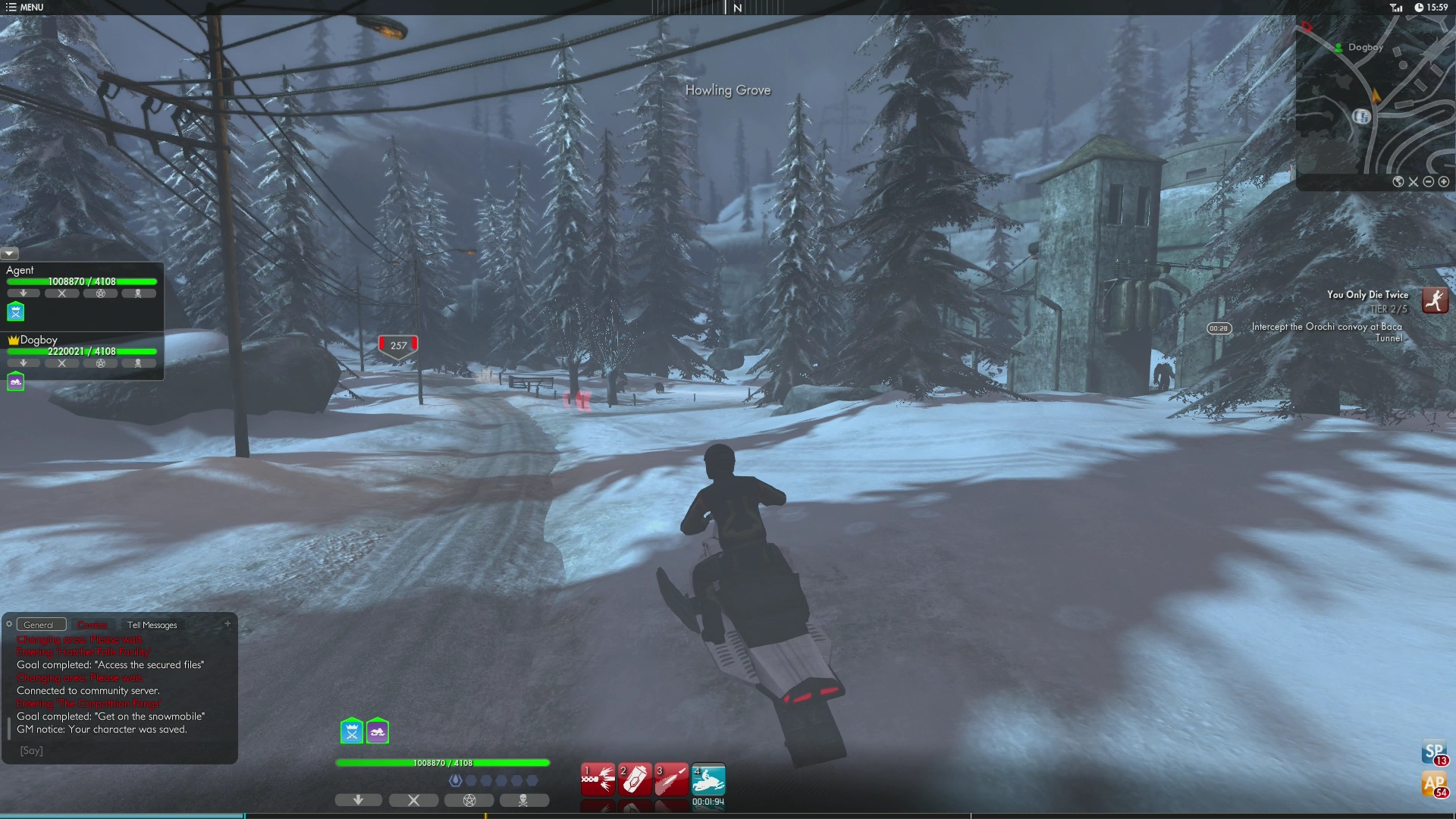This screenshot has width=1456, height=819.
Task: Select the purple snowmobile buff icon above ability bar
Action: tap(377, 731)
